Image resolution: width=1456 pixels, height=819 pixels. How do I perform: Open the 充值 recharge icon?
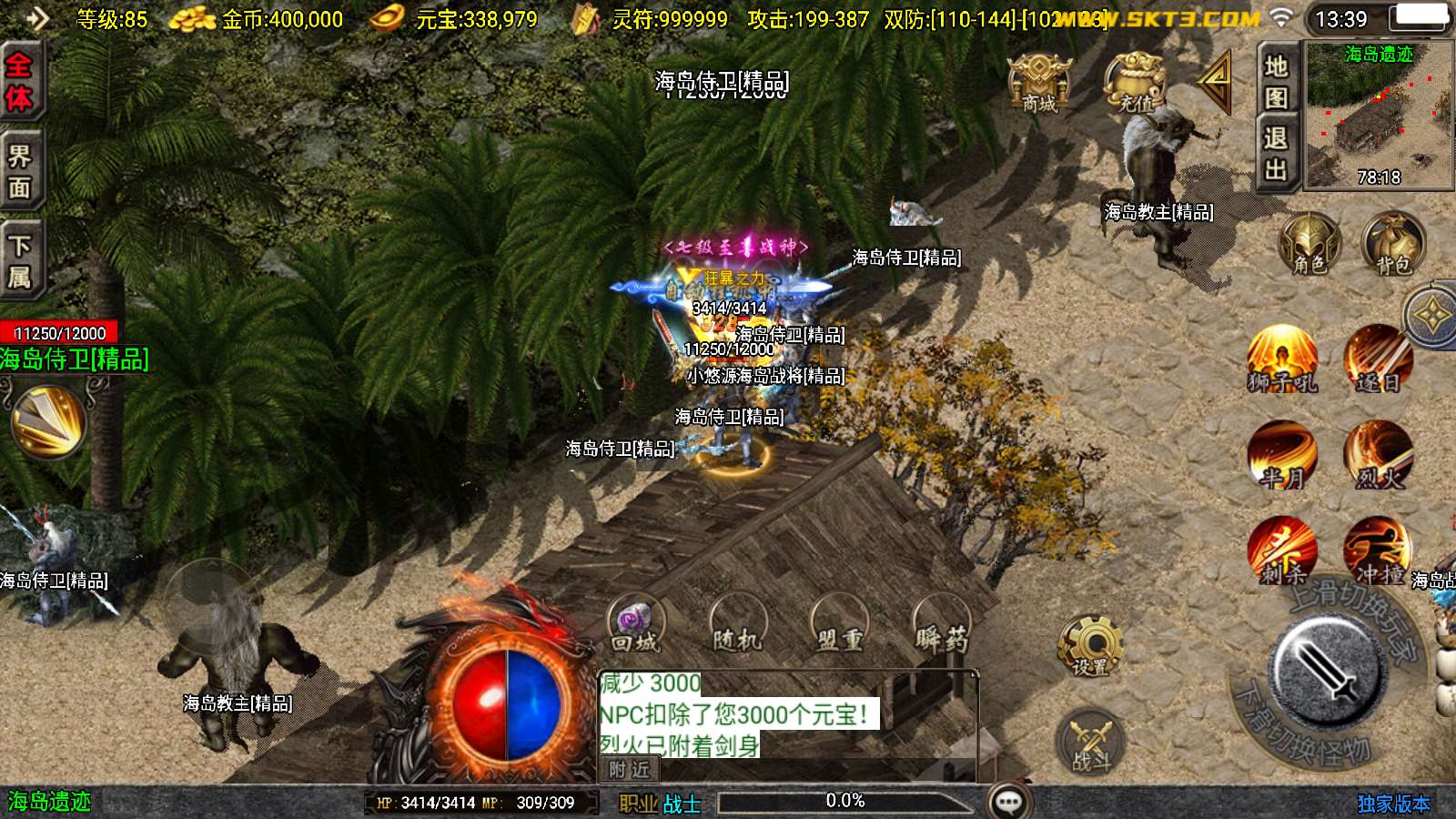click(1135, 84)
